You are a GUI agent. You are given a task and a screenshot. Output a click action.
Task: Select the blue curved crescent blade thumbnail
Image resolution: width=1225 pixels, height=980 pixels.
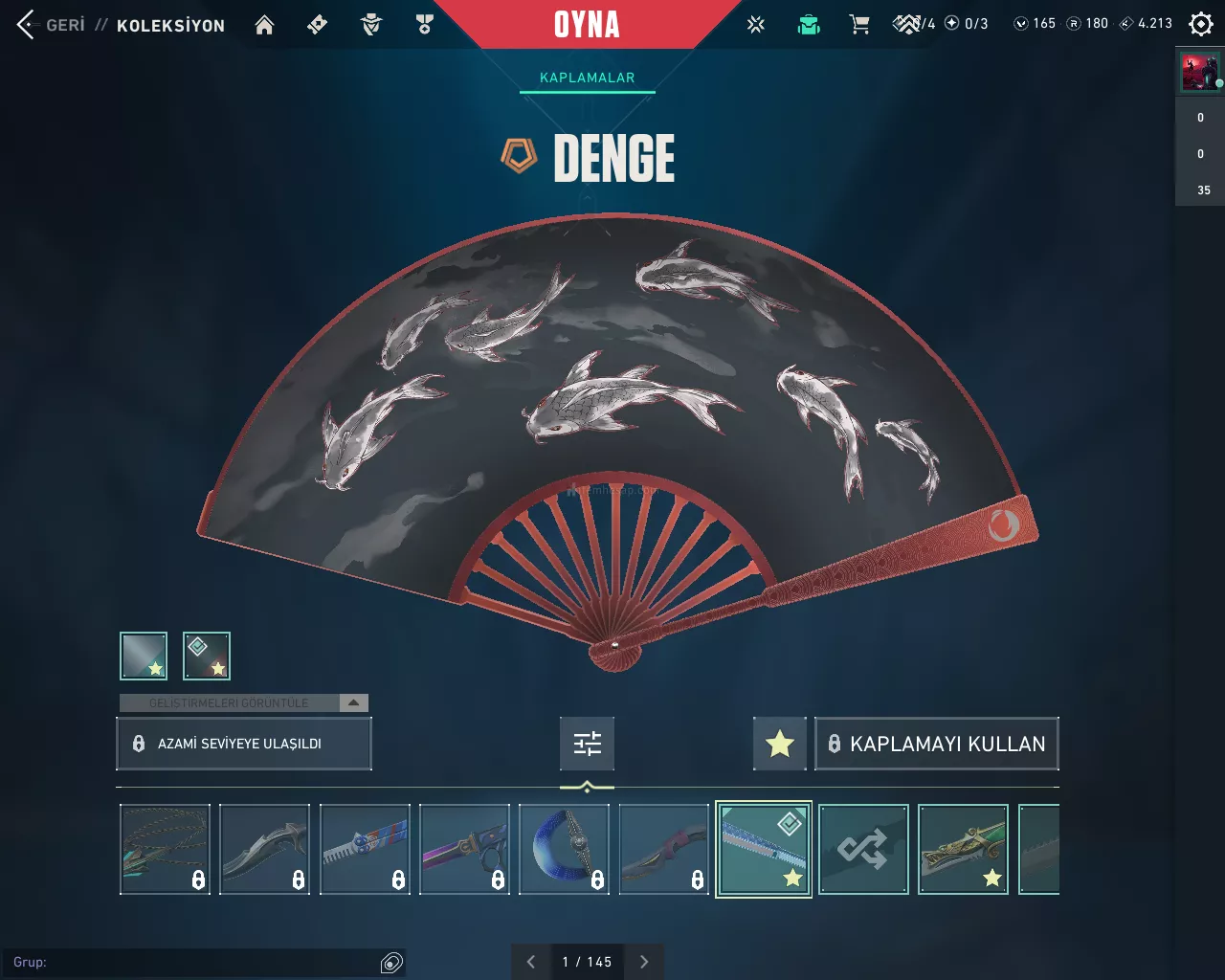[564, 849]
